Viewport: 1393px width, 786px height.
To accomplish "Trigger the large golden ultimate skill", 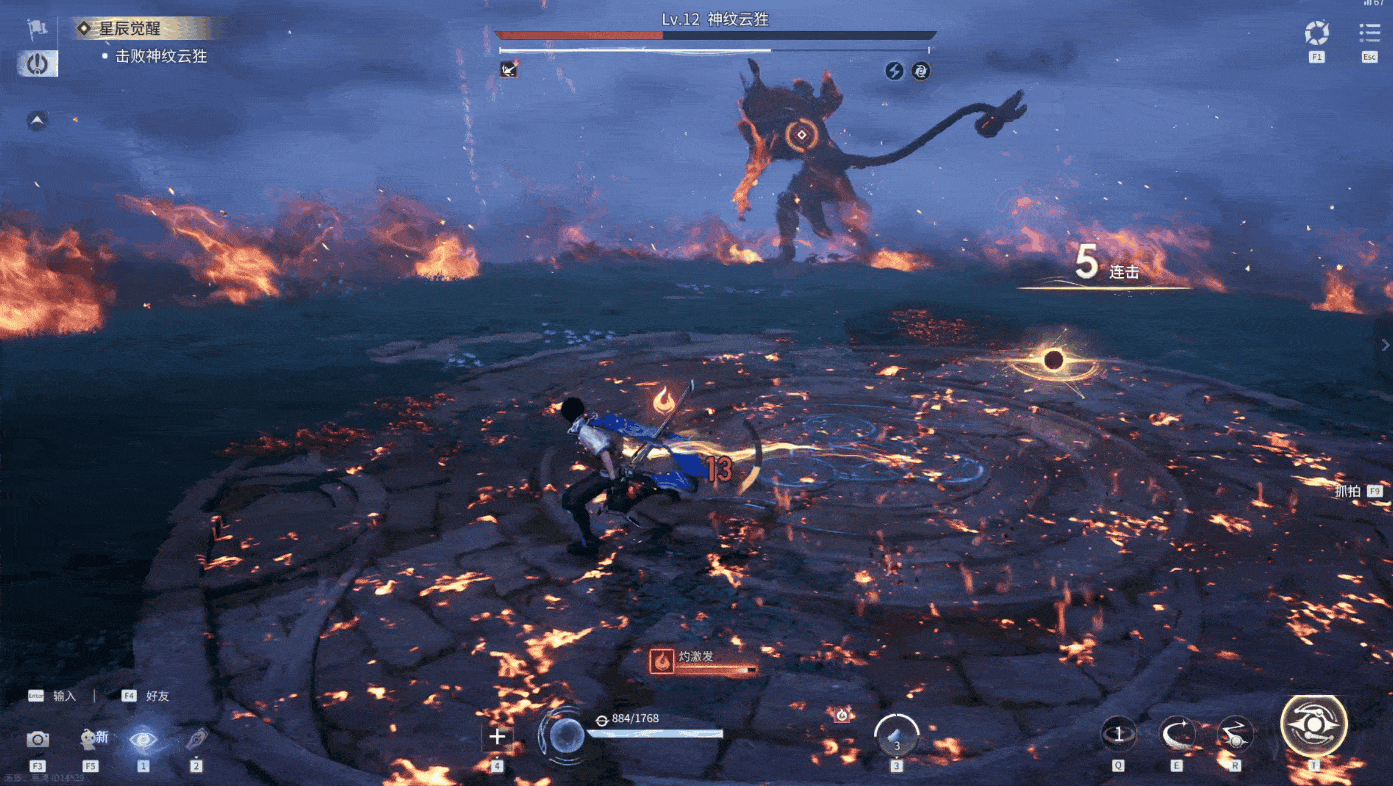I will point(1314,726).
